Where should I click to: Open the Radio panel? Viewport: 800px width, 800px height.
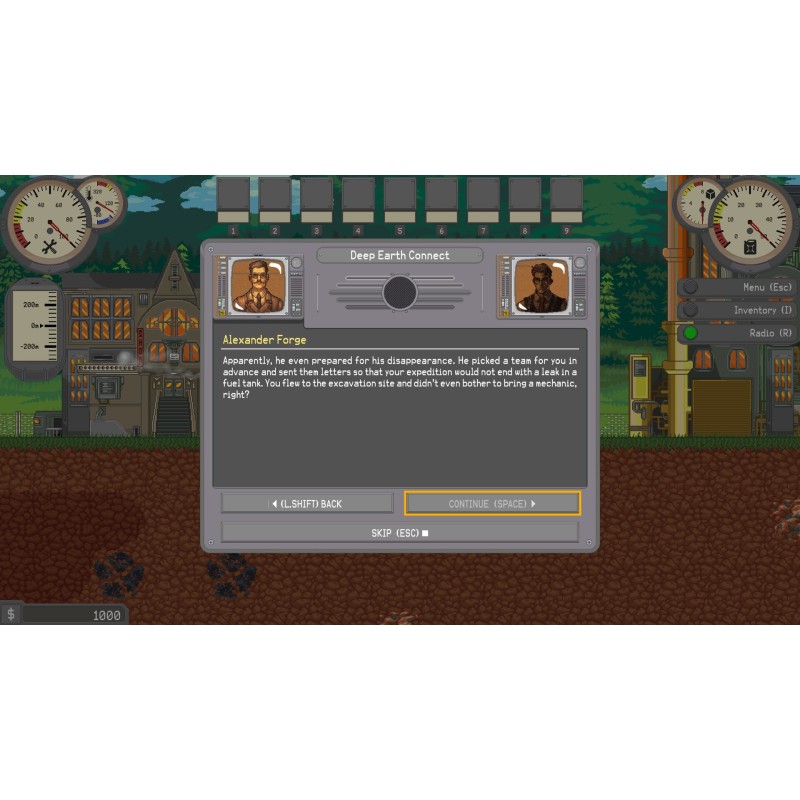tap(742, 333)
